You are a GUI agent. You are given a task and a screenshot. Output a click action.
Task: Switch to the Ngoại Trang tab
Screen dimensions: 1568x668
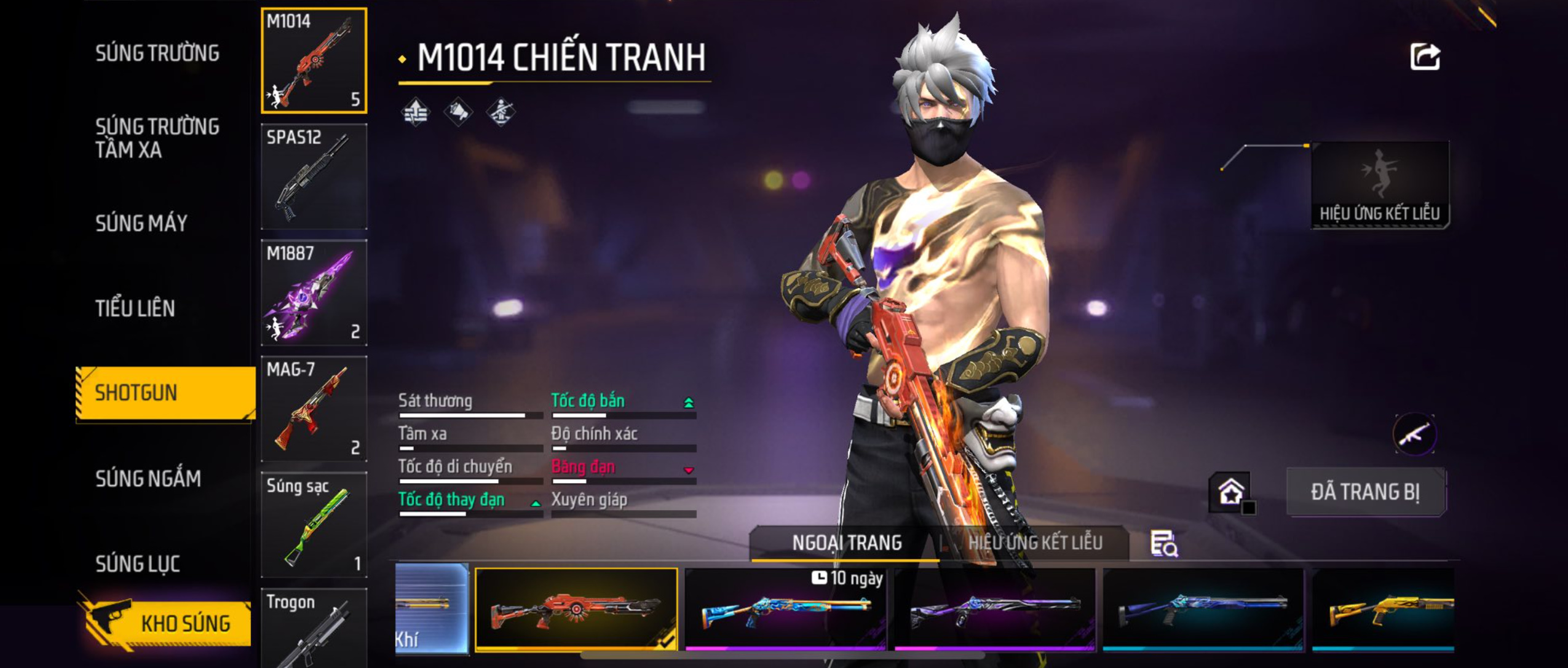846,543
